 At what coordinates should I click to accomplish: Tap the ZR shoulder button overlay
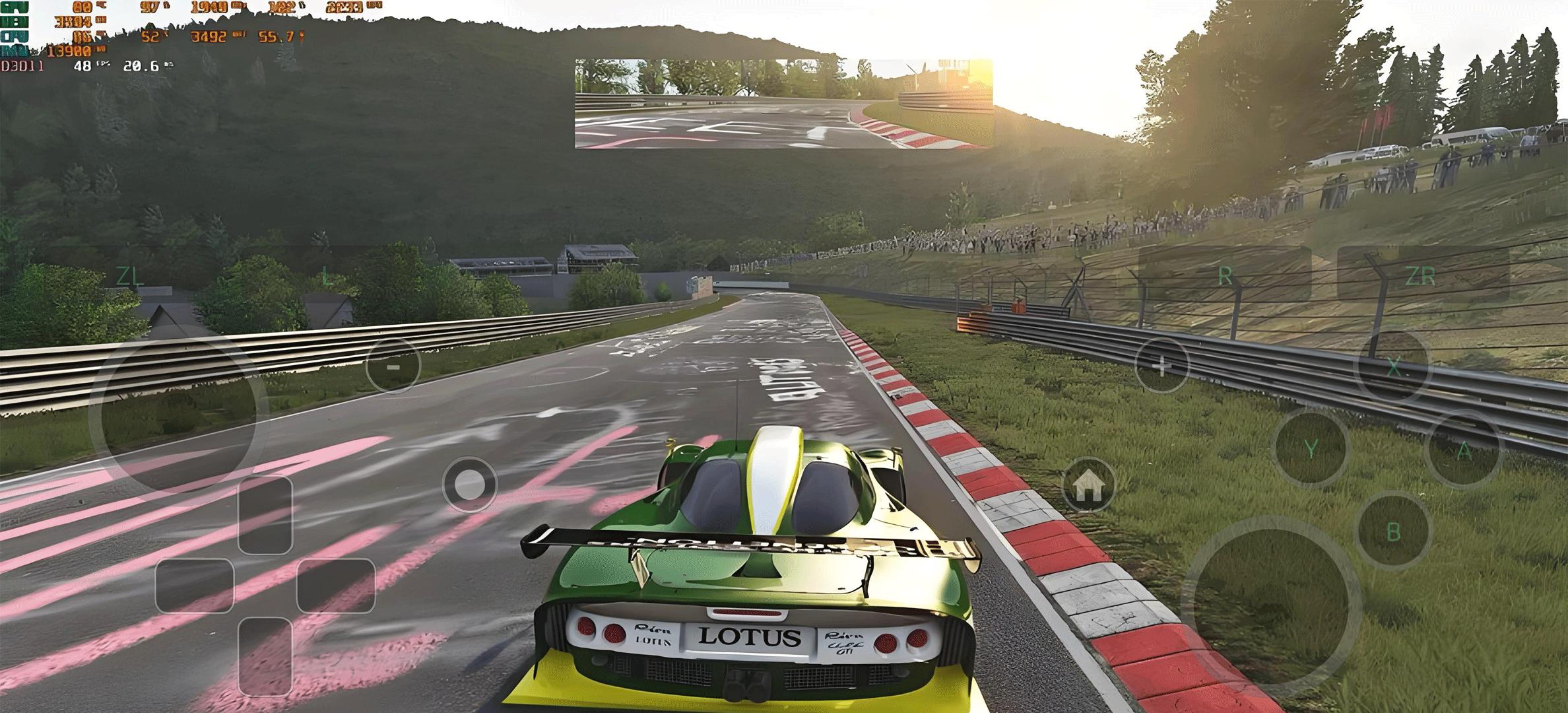click(1423, 277)
